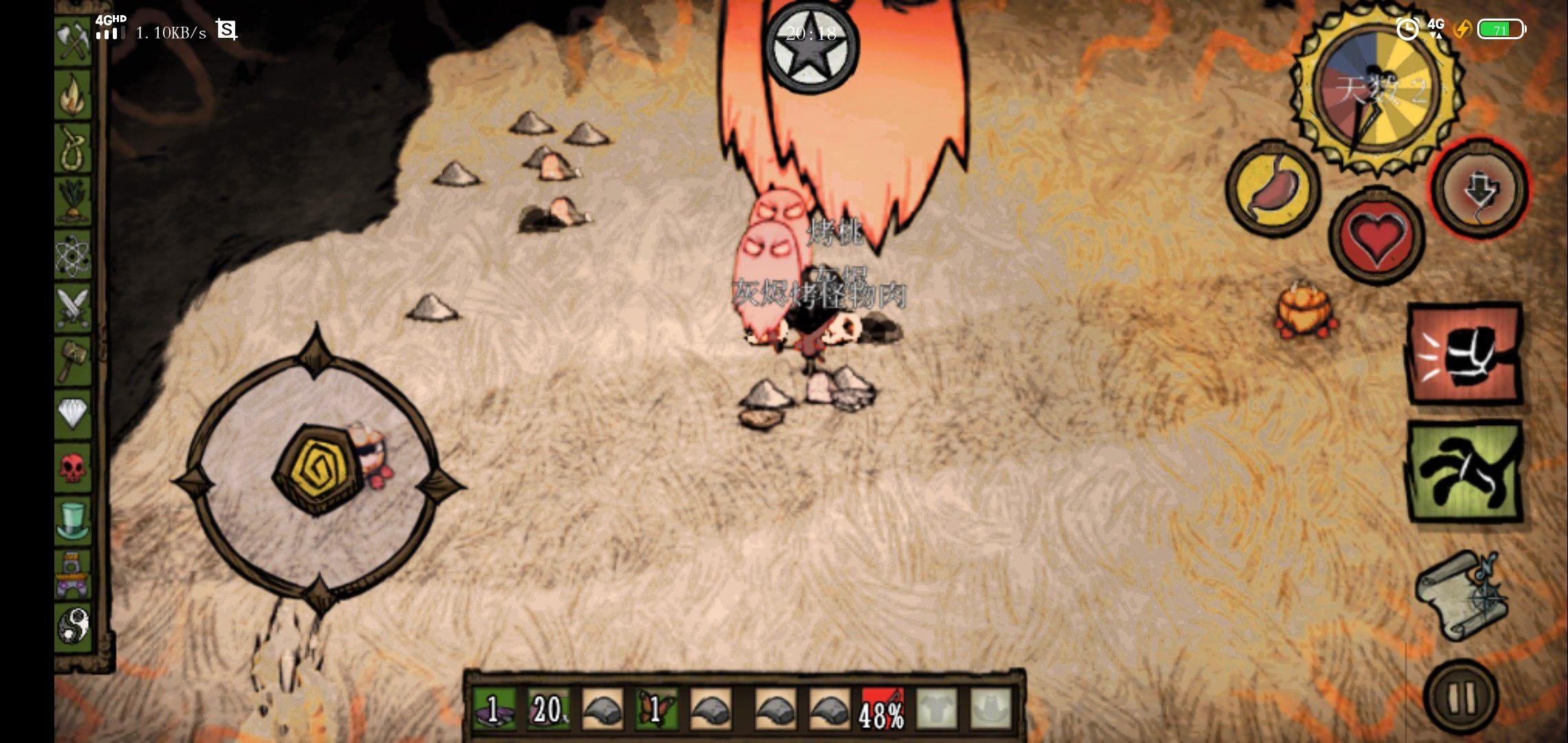Select the equipped hand item at 48%
Screen dimensions: 1568x743
pyautogui.click(x=882, y=709)
